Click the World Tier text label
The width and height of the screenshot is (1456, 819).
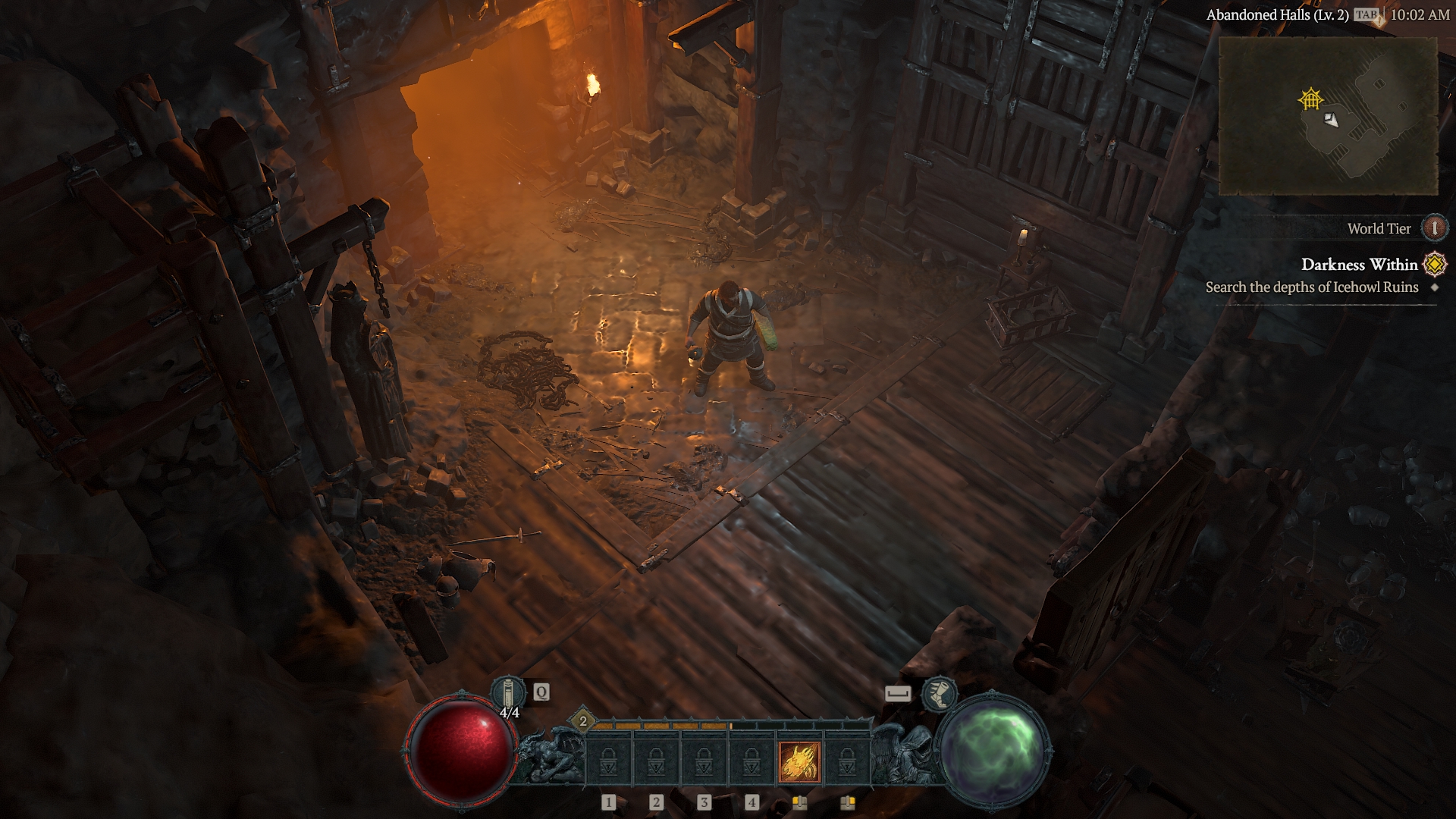point(1379,229)
